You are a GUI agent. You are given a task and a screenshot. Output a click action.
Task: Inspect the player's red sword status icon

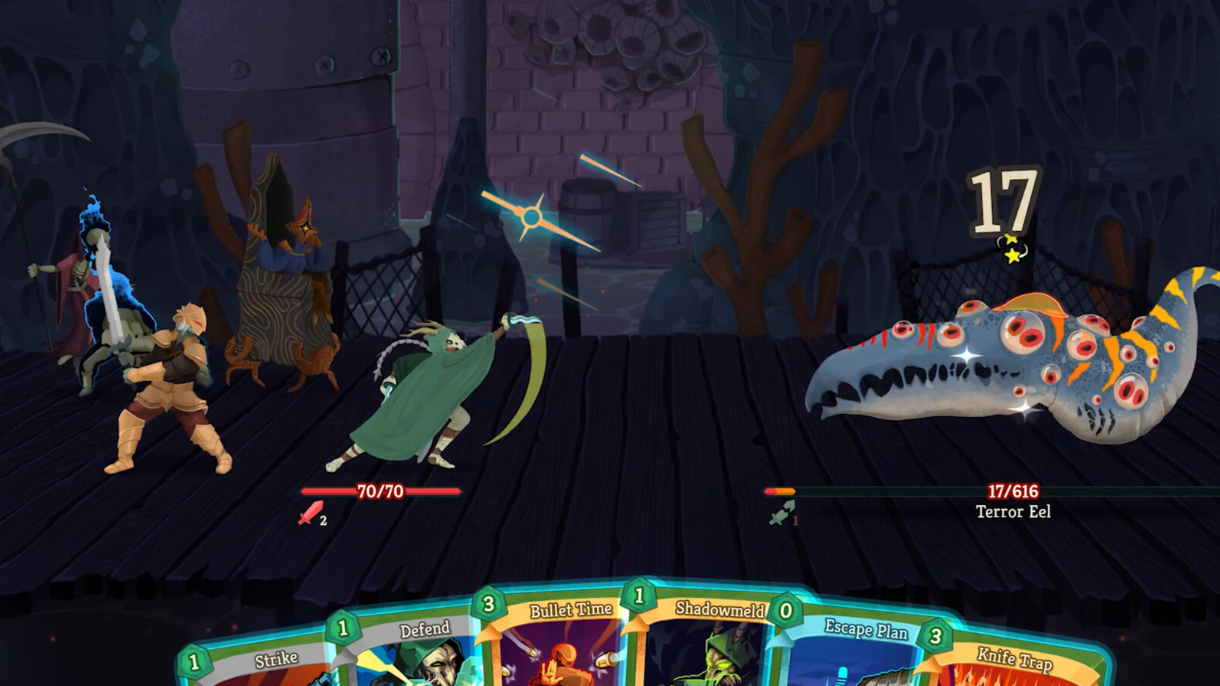pyautogui.click(x=311, y=514)
